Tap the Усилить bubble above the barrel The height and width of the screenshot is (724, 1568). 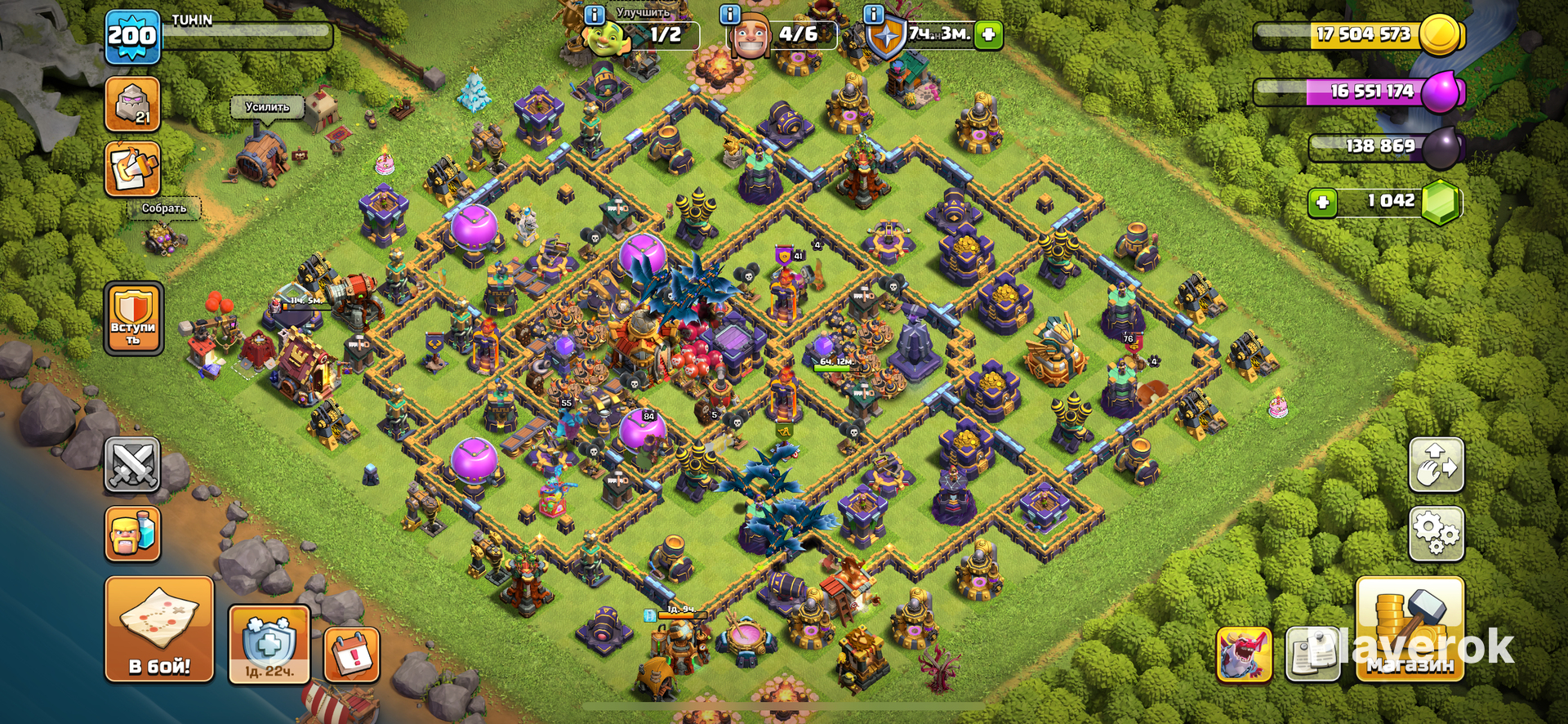tap(267, 107)
